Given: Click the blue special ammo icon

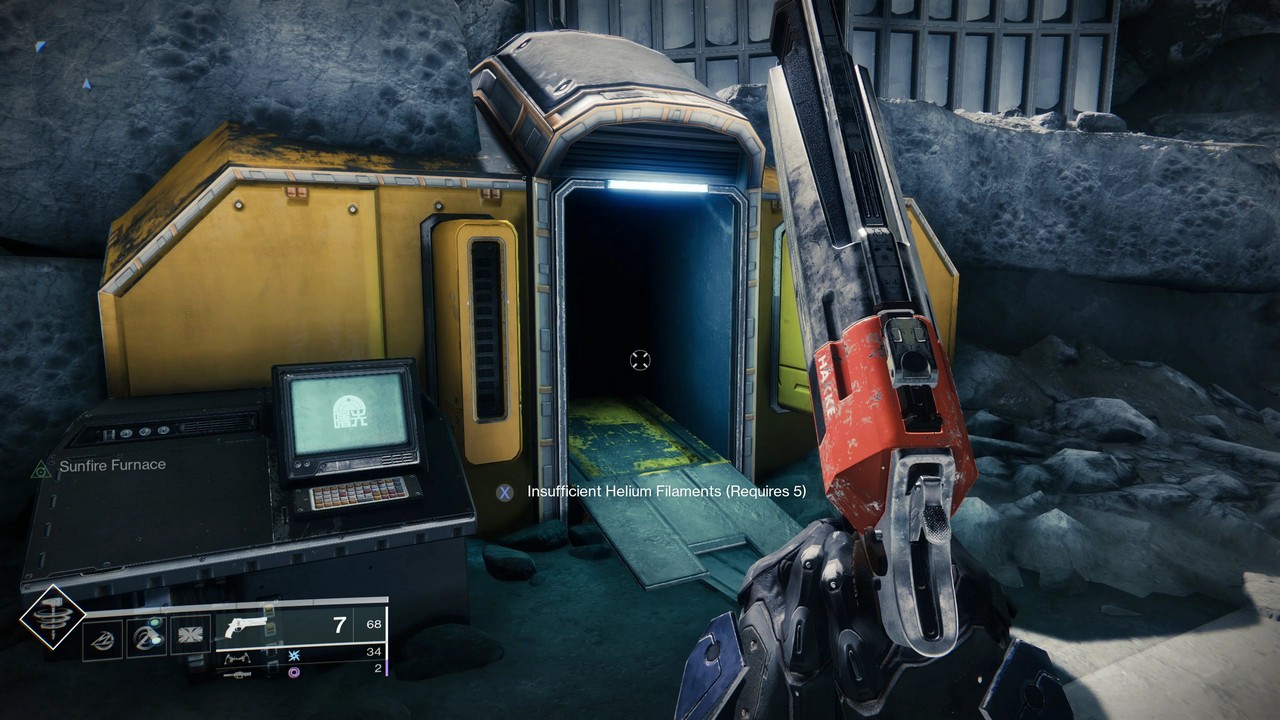Looking at the screenshot, I should click(293, 657).
